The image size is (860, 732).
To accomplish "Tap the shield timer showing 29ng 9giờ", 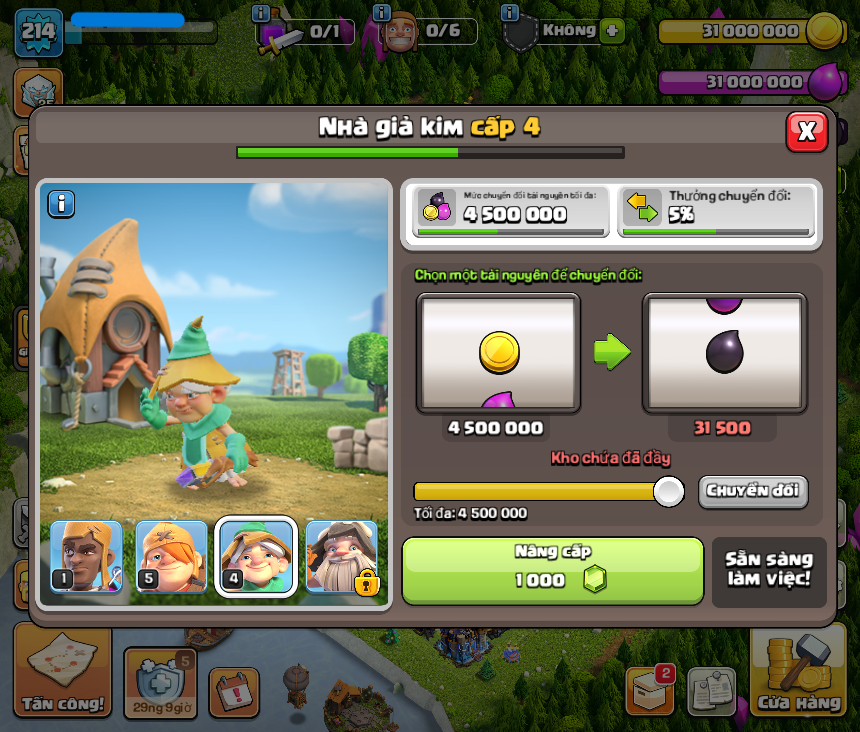I will point(160,683).
